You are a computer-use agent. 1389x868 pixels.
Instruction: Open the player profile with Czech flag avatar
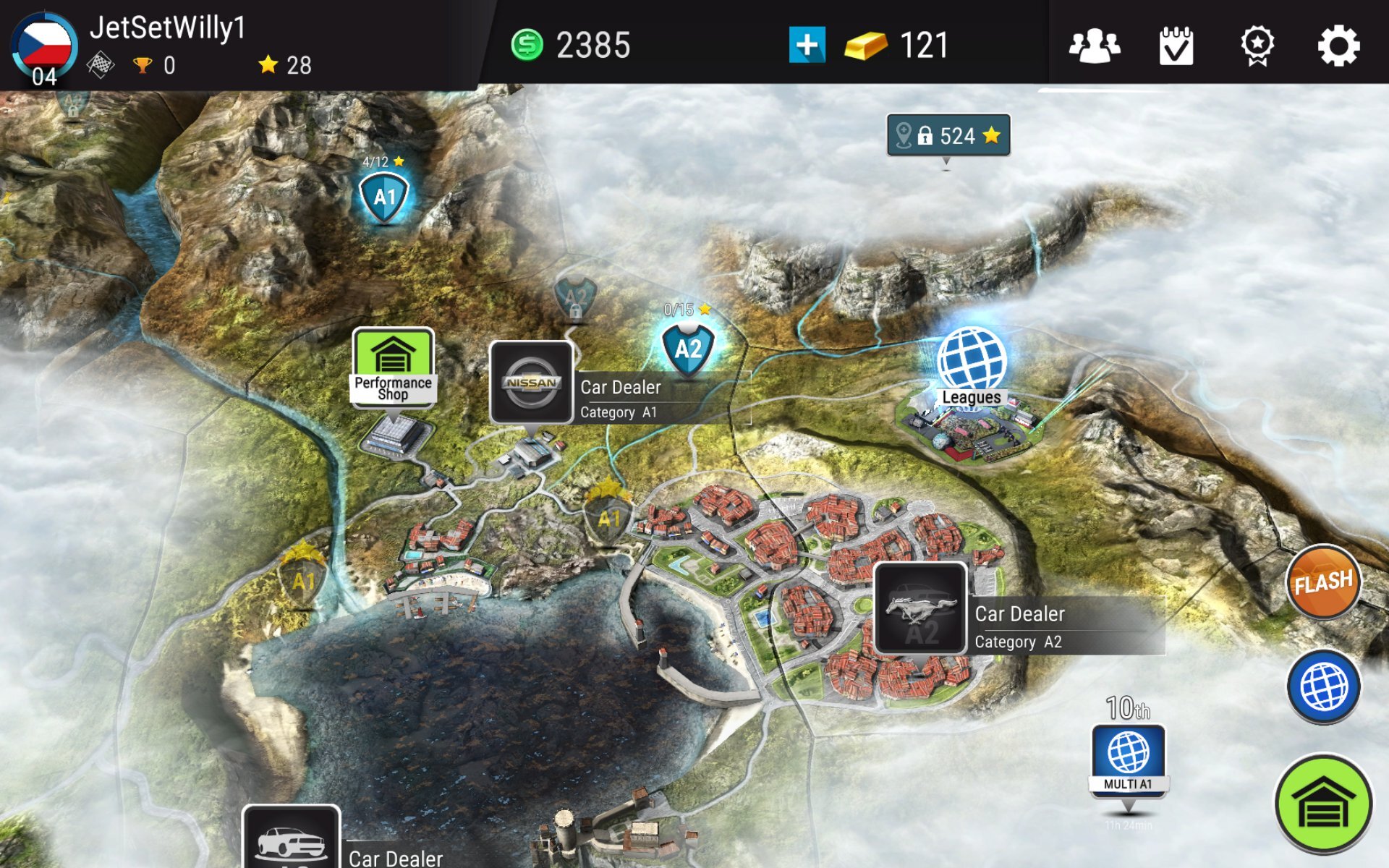(44, 48)
